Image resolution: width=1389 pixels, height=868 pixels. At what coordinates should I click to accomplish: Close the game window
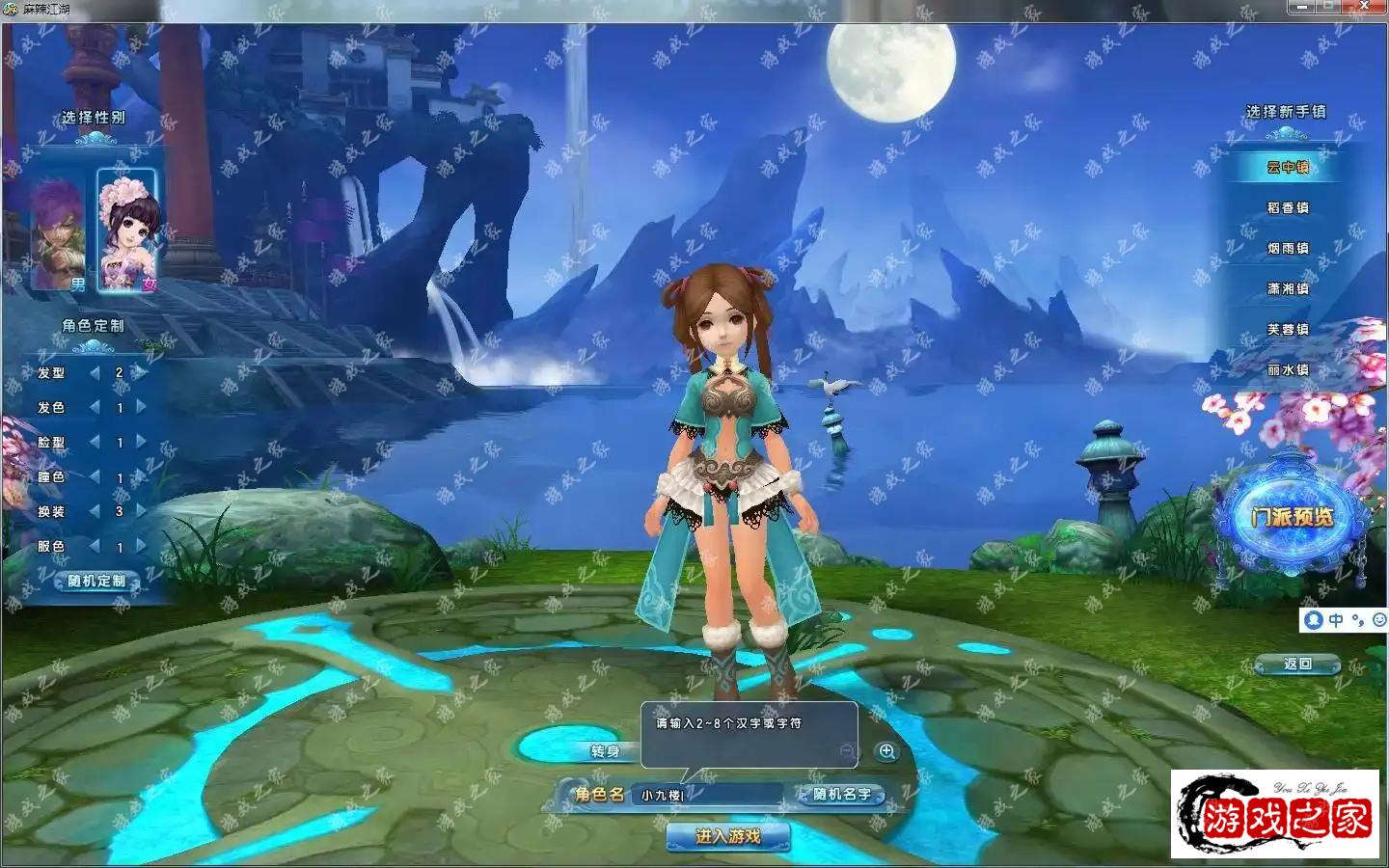(x=1364, y=7)
